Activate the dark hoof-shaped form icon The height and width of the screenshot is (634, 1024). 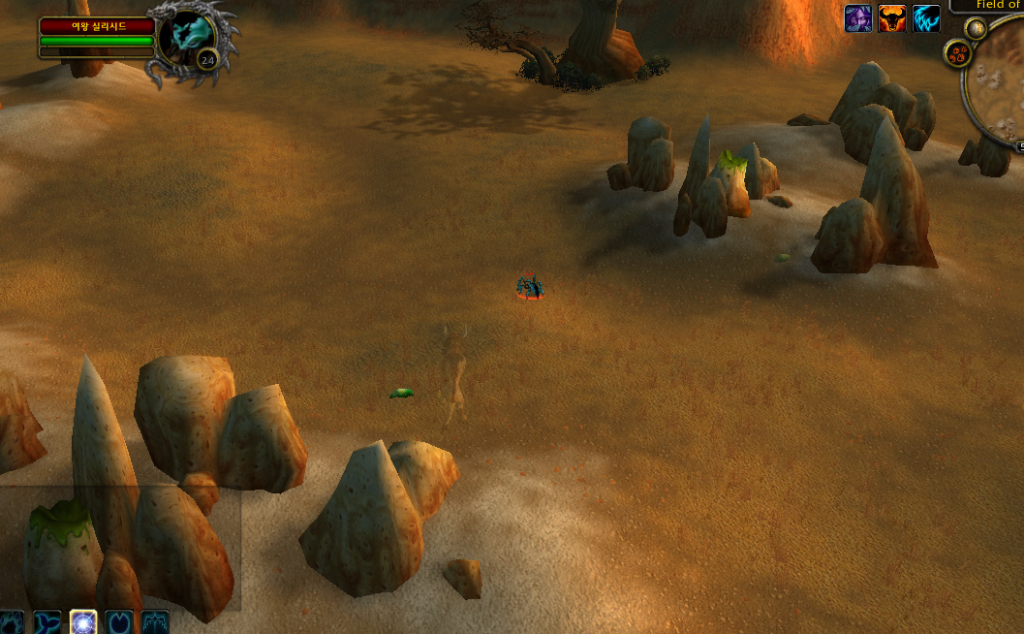(x=119, y=622)
